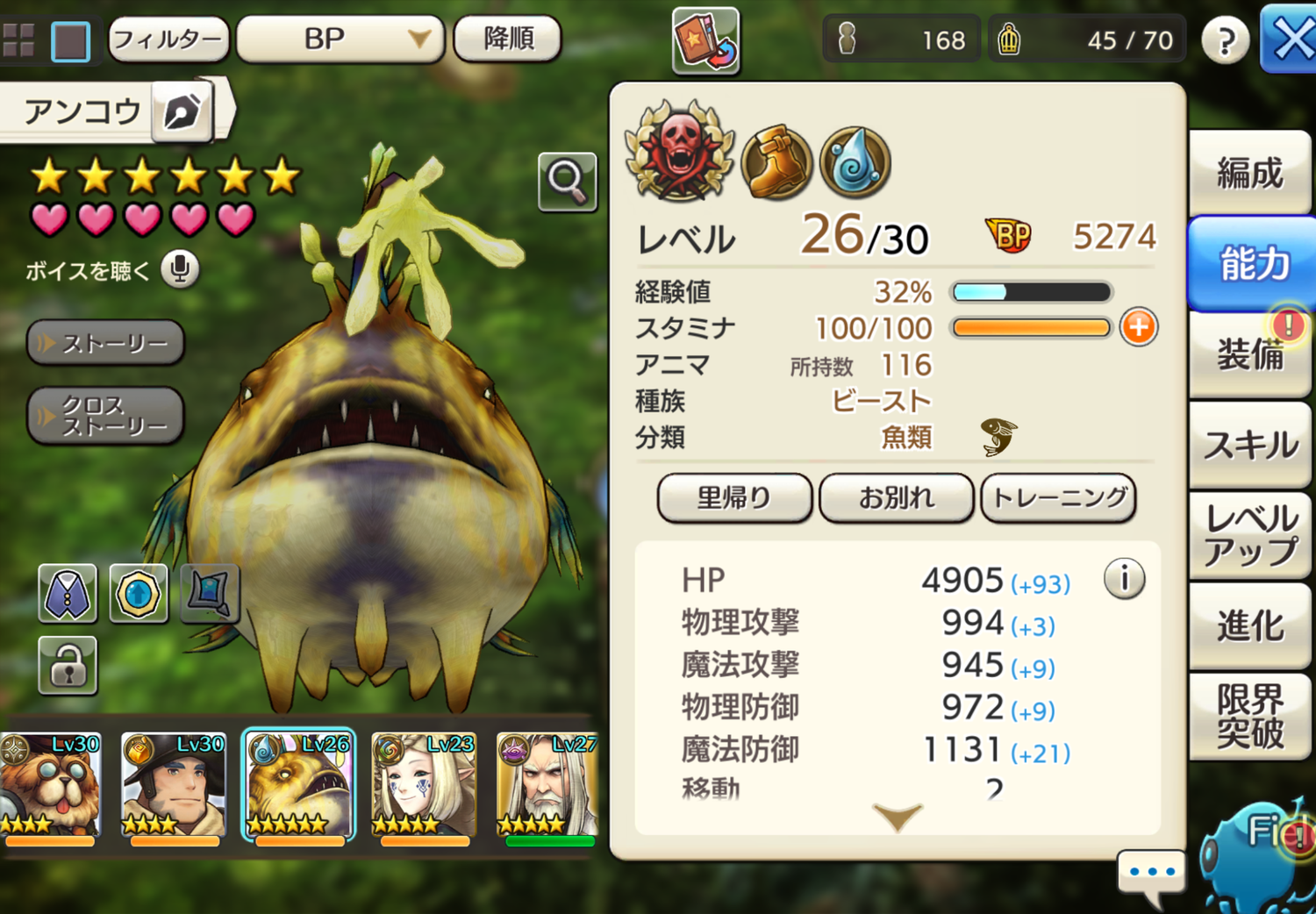The image size is (1316, 914).
Task: Zoom the character model with the magnifier
Action: tap(567, 182)
